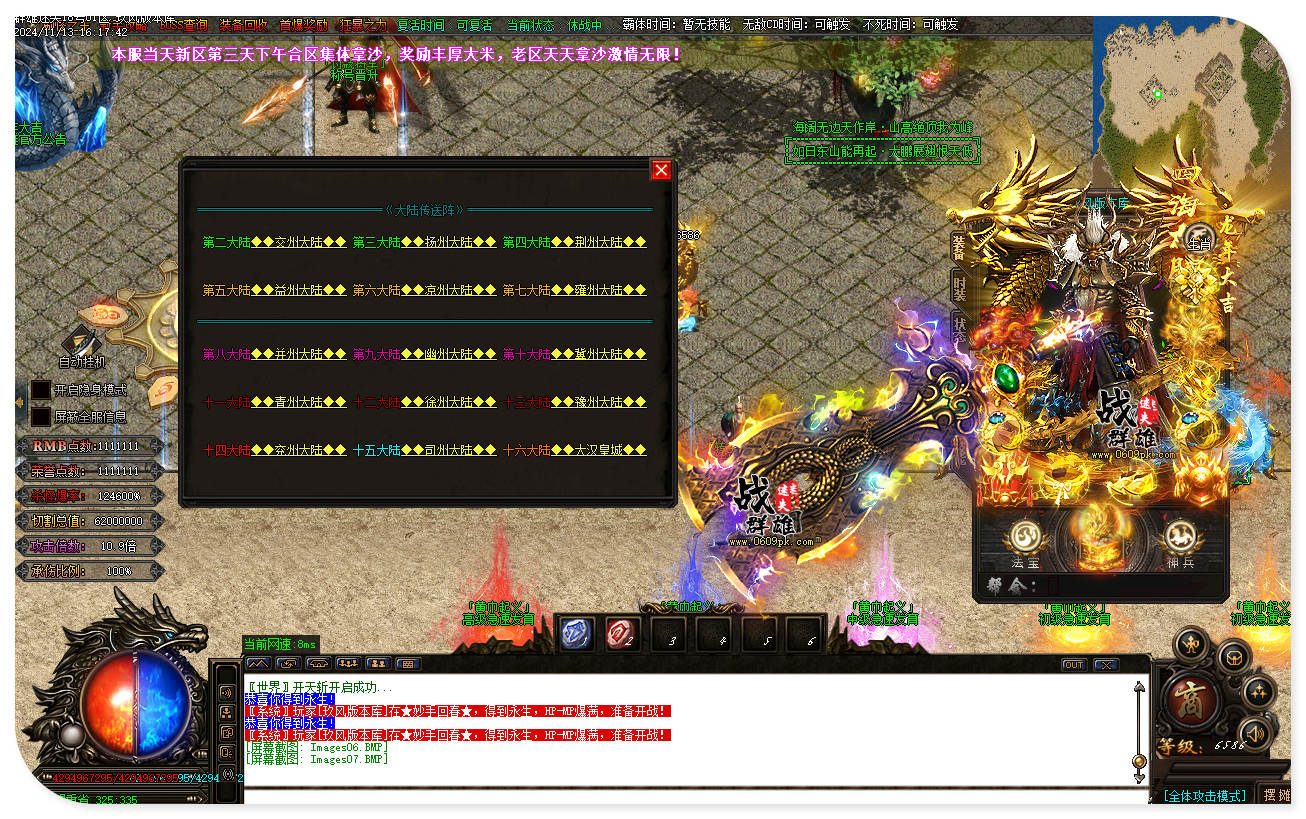Open the 装备回收 equipment recycle menu
Viewport: 1306px width, 819px height.
(x=243, y=25)
